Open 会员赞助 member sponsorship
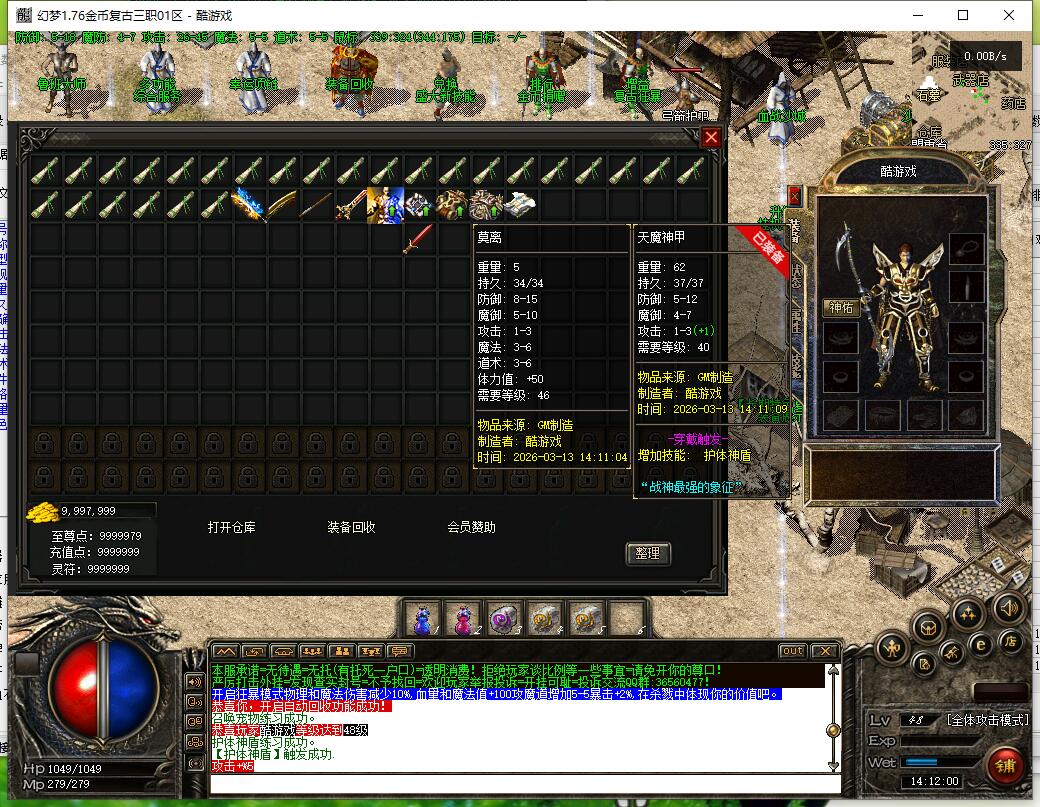Screen dimensions: 1040x807 click(x=471, y=527)
